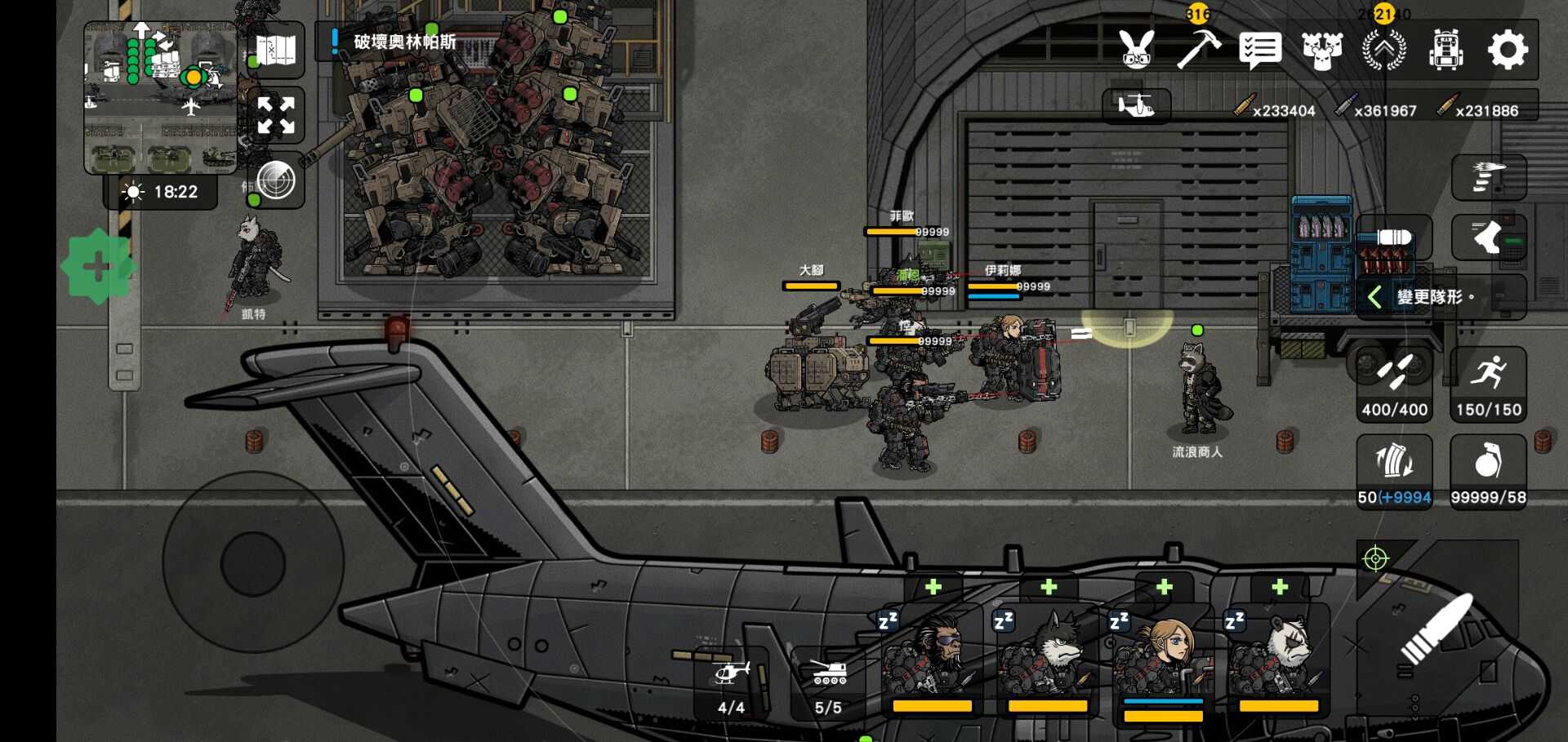Screen dimensions: 1568x742
Task: Call the helicopter from the top bar
Action: click(1136, 106)
